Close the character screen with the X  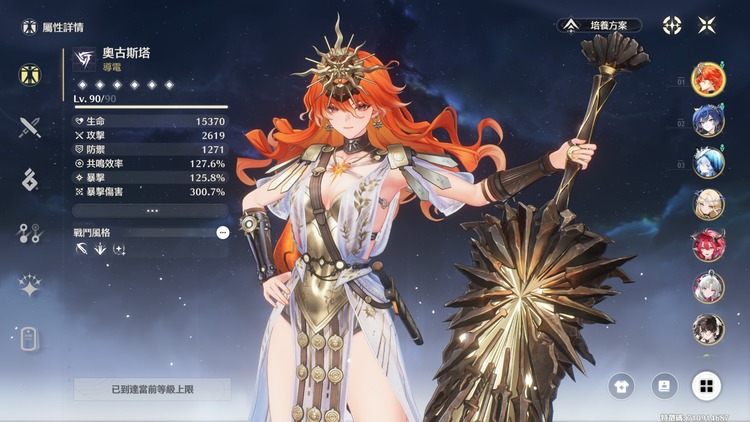point(707,25)
